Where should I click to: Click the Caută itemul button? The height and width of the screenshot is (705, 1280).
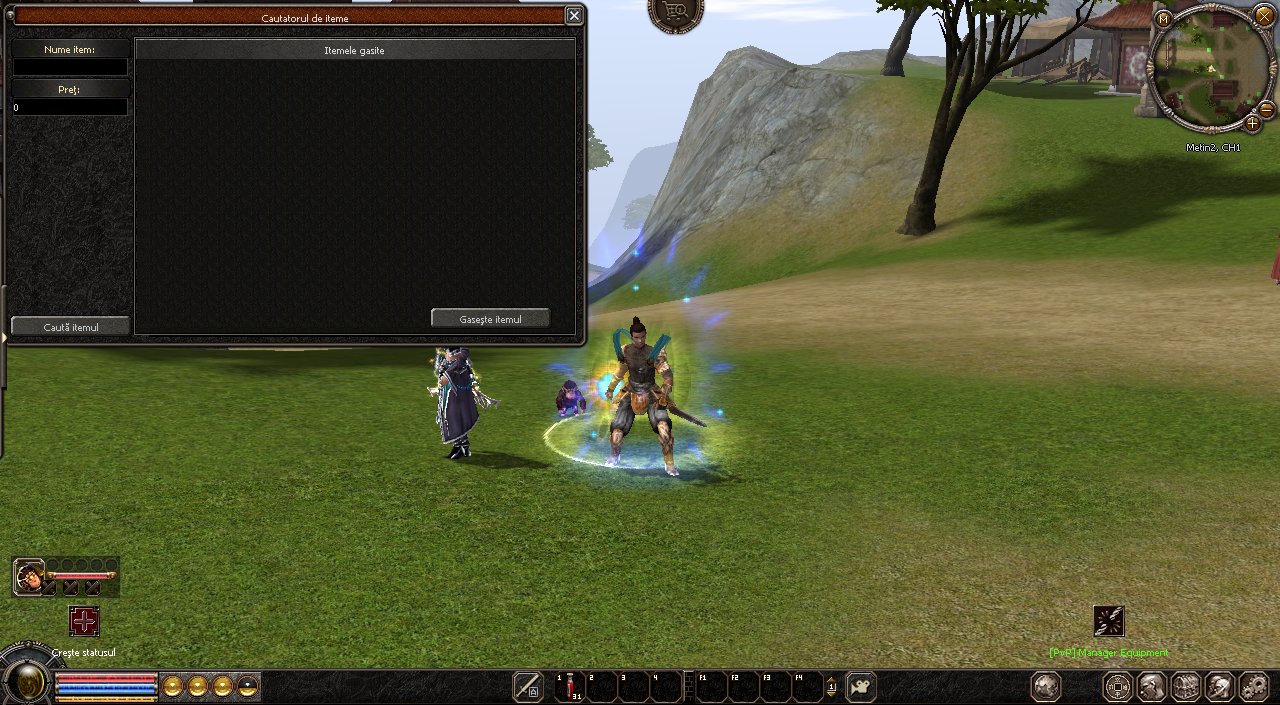pos(70,327)
